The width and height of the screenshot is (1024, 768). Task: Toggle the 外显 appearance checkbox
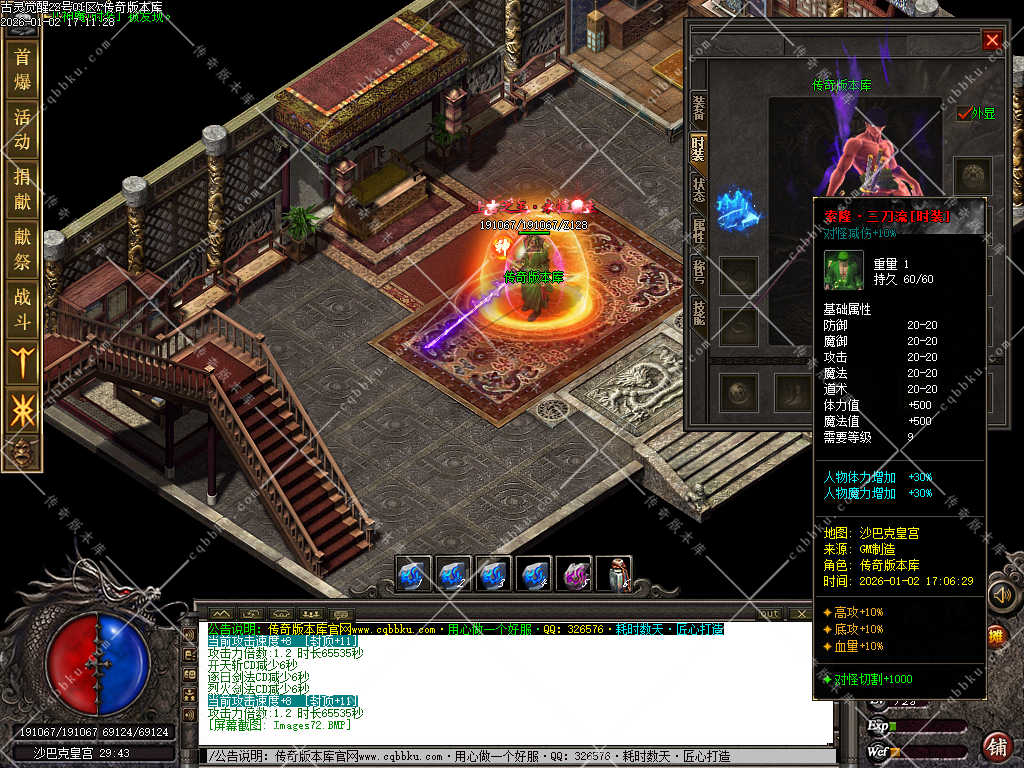[964, 113]
